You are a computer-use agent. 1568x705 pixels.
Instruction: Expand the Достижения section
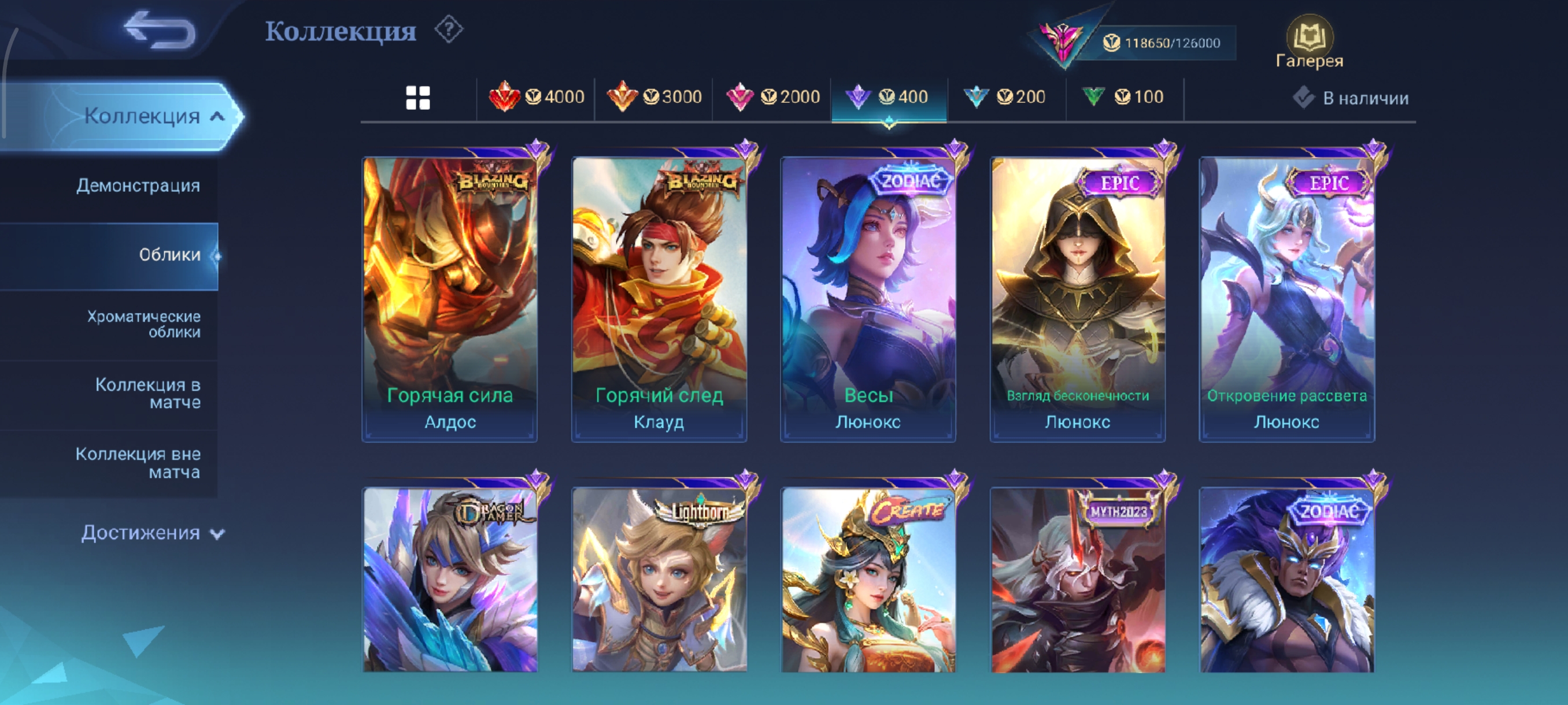click(x=152, y=533)
